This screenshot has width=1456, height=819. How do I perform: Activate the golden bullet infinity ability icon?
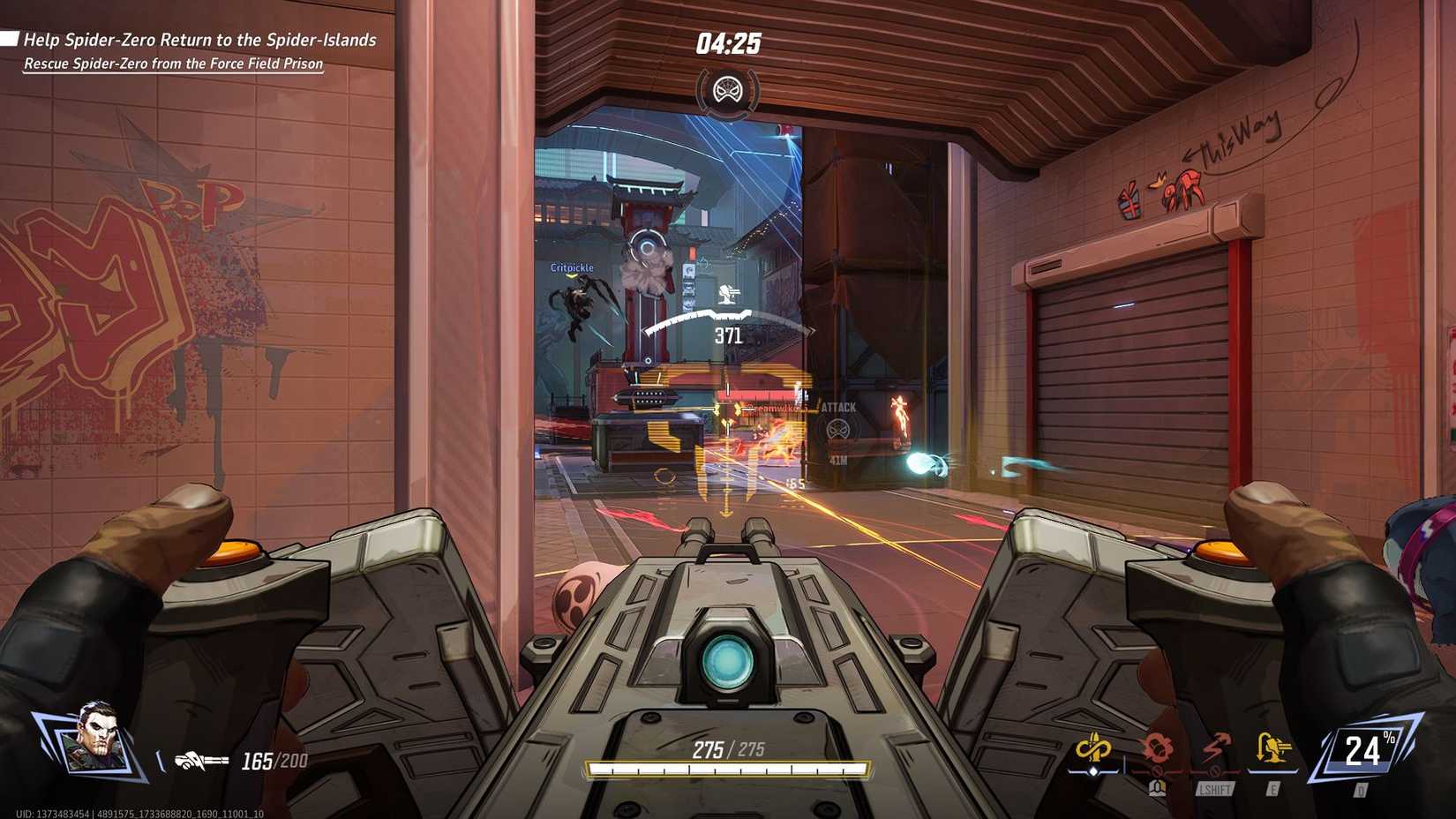click(x=1093, y=751)
